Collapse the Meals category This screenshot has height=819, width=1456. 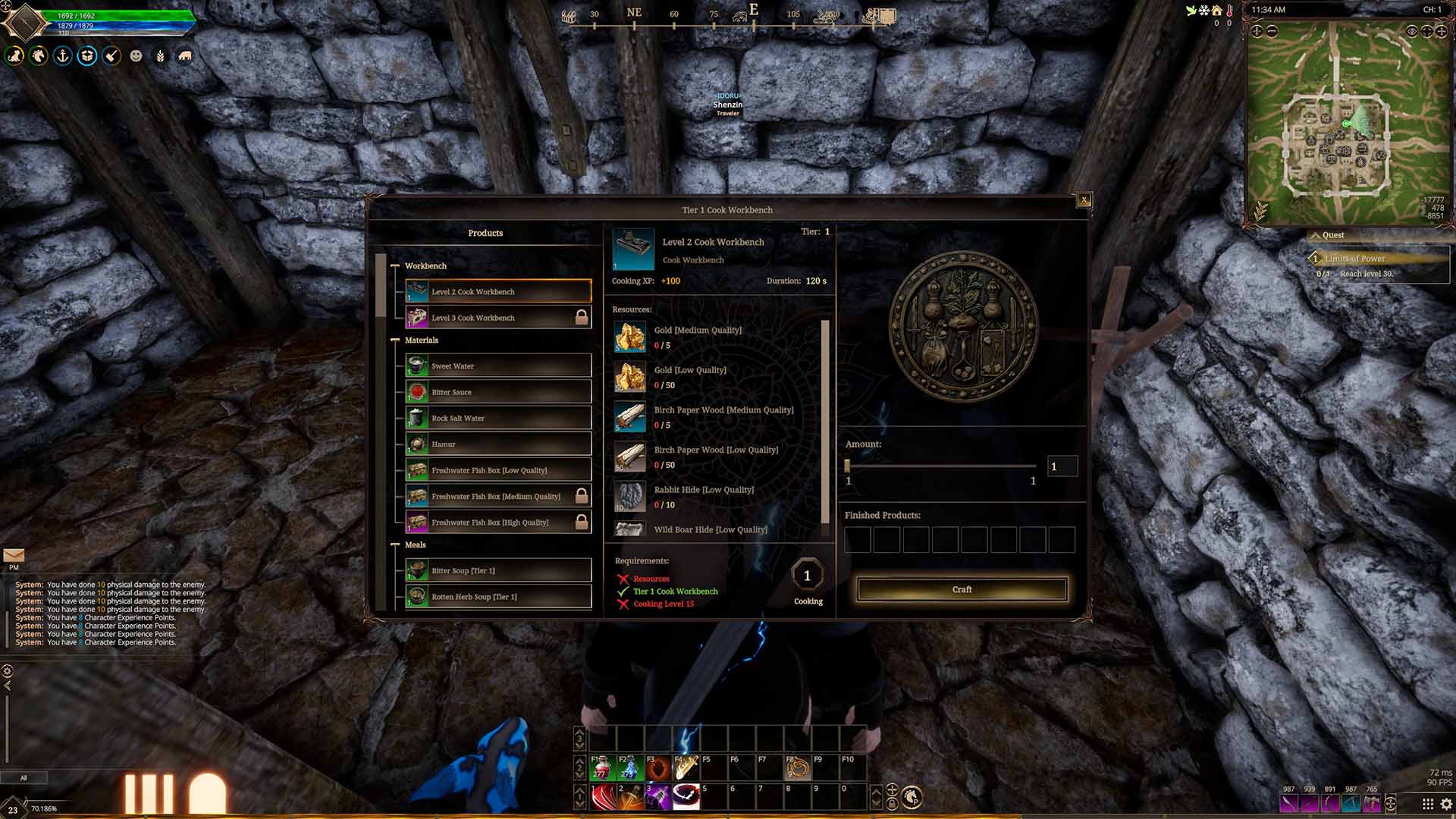tap(395, 545)
